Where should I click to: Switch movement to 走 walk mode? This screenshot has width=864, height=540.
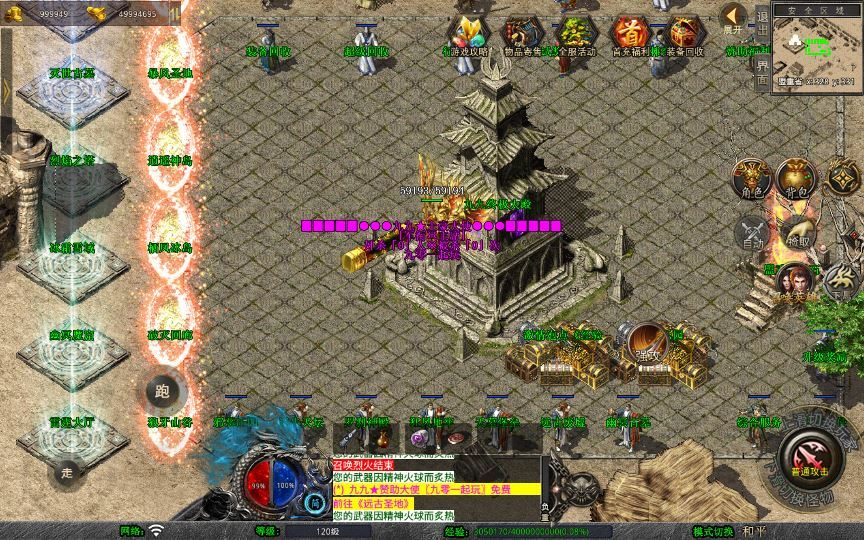(69, 471)
